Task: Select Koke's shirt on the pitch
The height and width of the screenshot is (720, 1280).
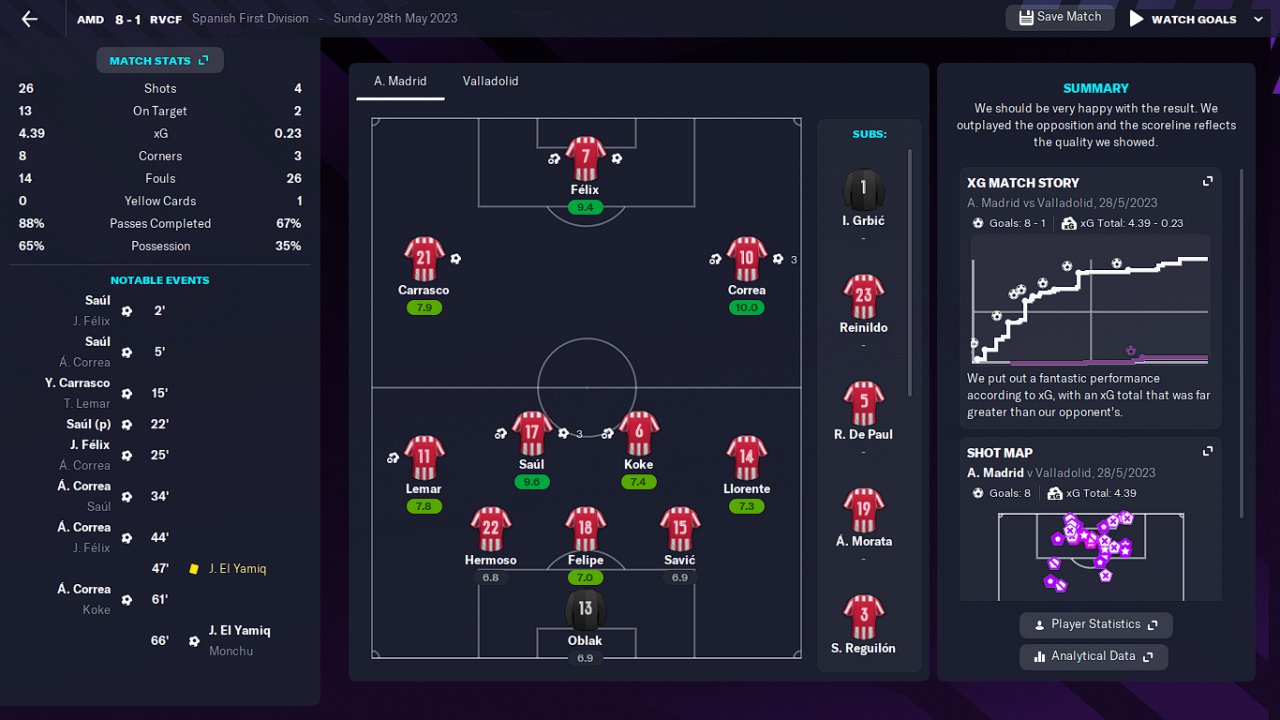Action: pos(638,434)
